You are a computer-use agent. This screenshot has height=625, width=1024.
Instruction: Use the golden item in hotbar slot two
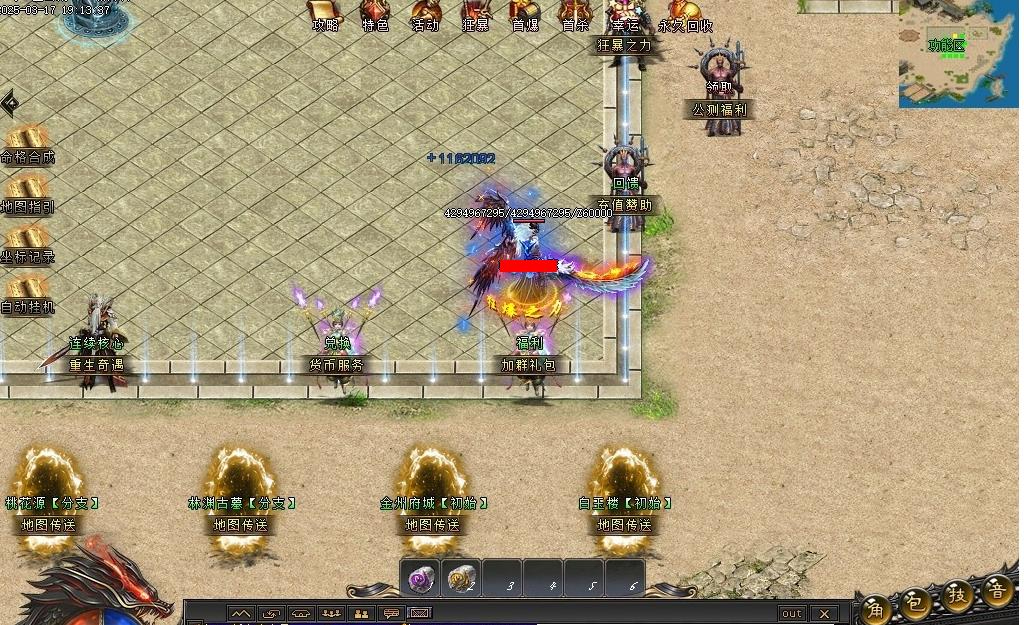tap(461, 580)
